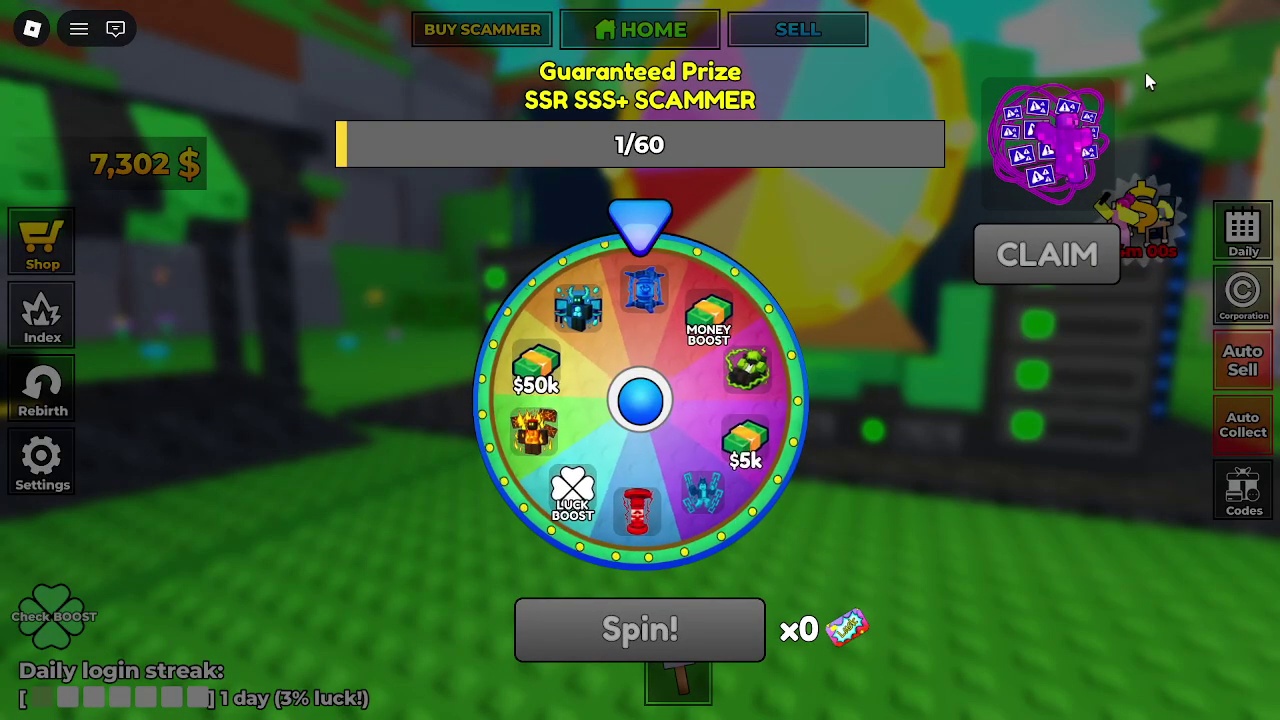Claim the guaranteed prize
The image size is (1280, 720).
click(1047, 255)
